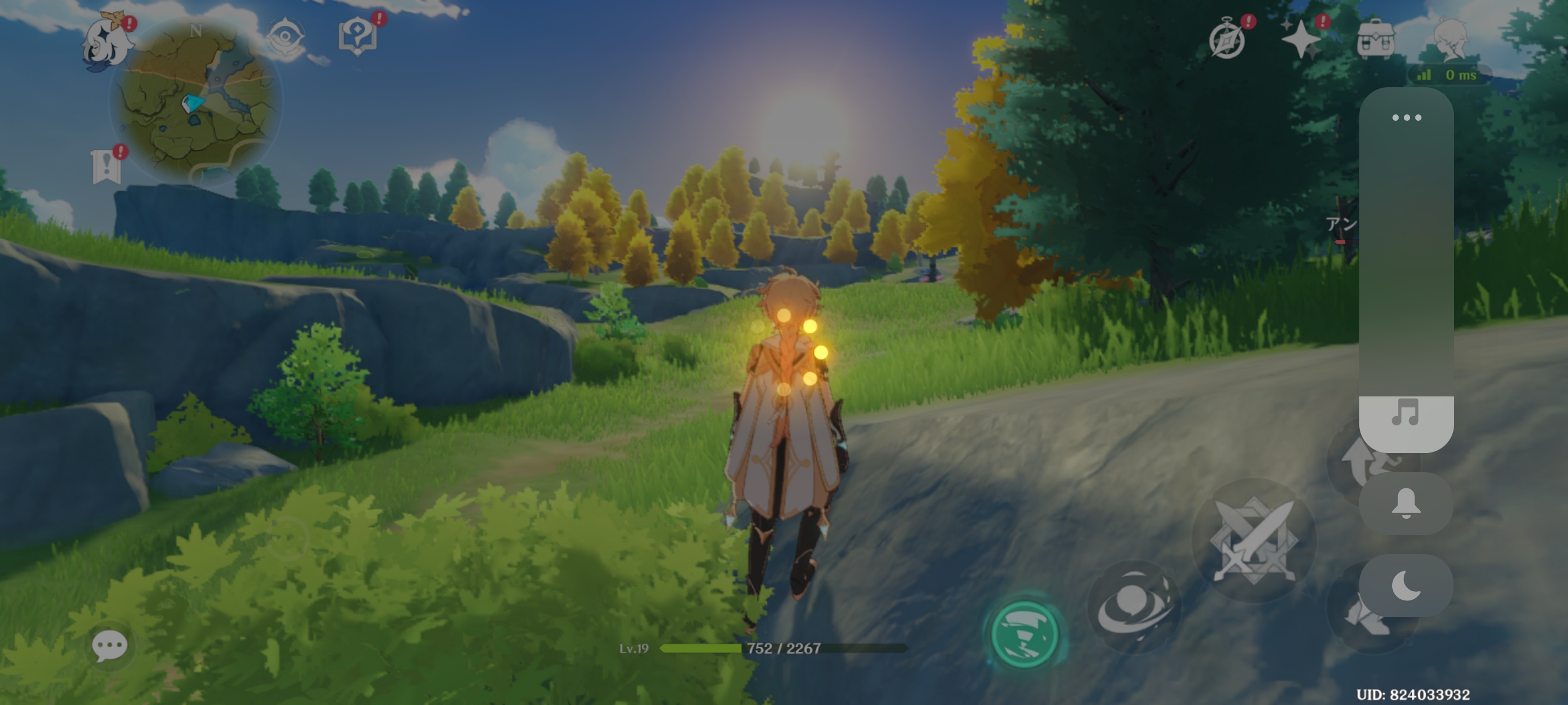The width and height of the screenshot is (1568, 705).
Task: Toggle the moon do-not-disturb button
Action: pyautogui.click(x=1406, y=585)
